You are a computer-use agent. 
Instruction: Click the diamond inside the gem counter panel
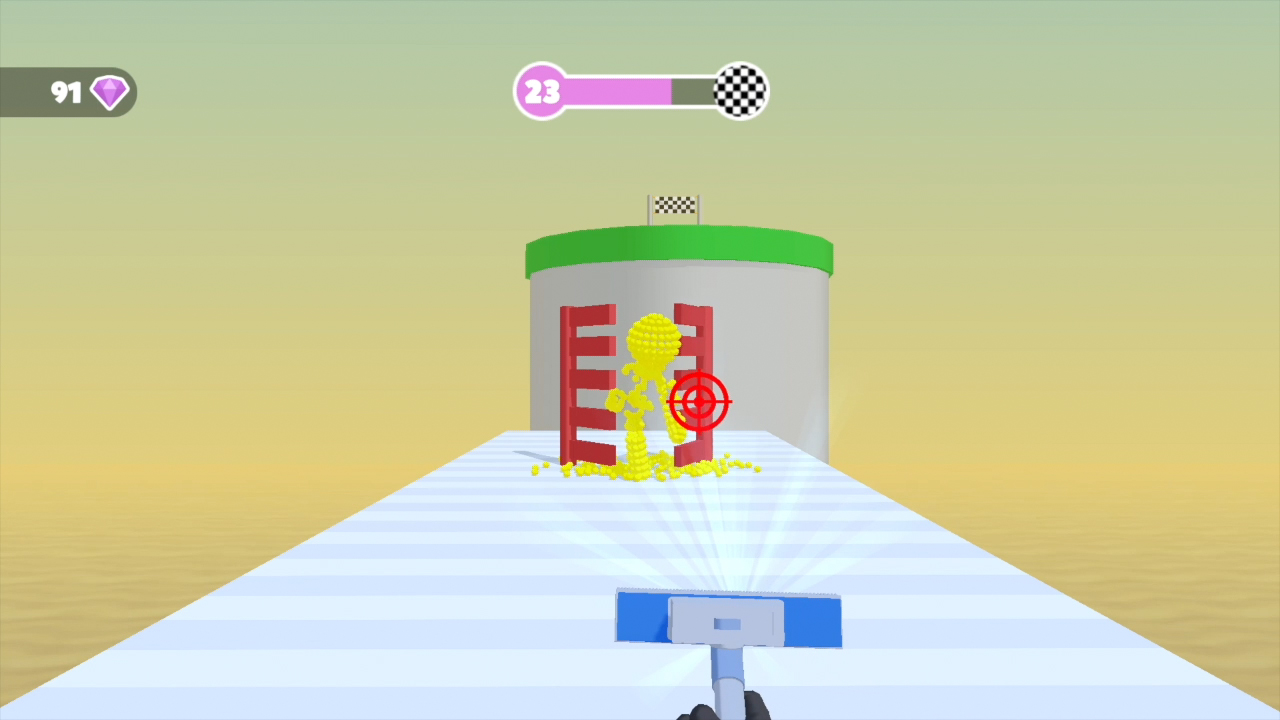click(x=109, y=92)
